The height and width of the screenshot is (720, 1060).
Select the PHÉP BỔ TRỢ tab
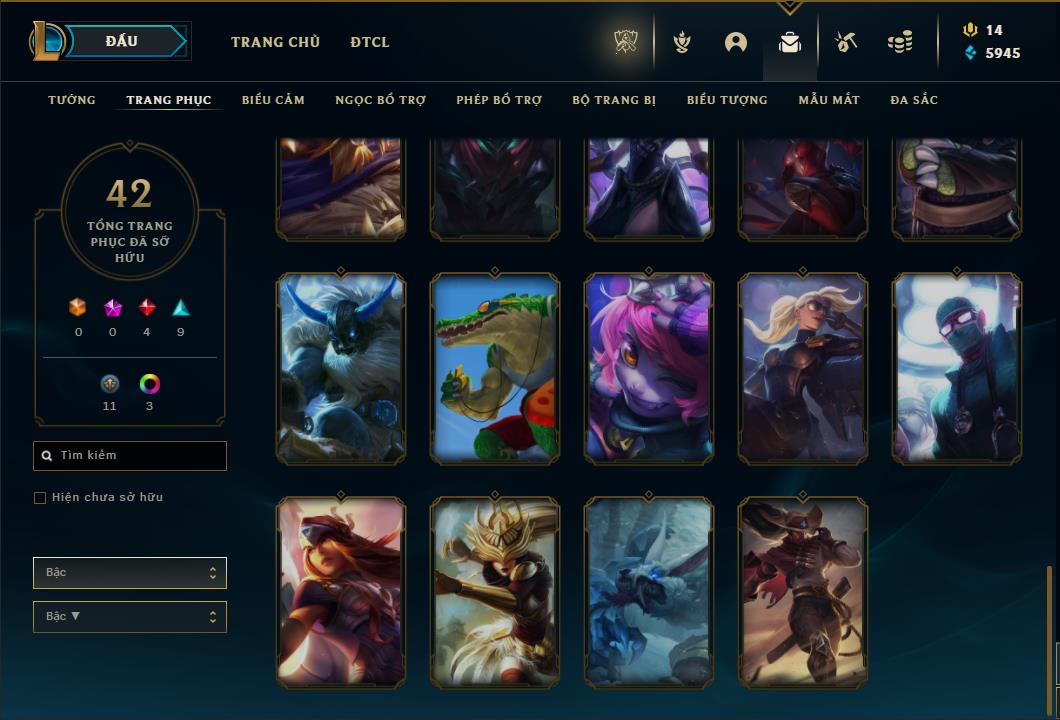coord(499,100)
